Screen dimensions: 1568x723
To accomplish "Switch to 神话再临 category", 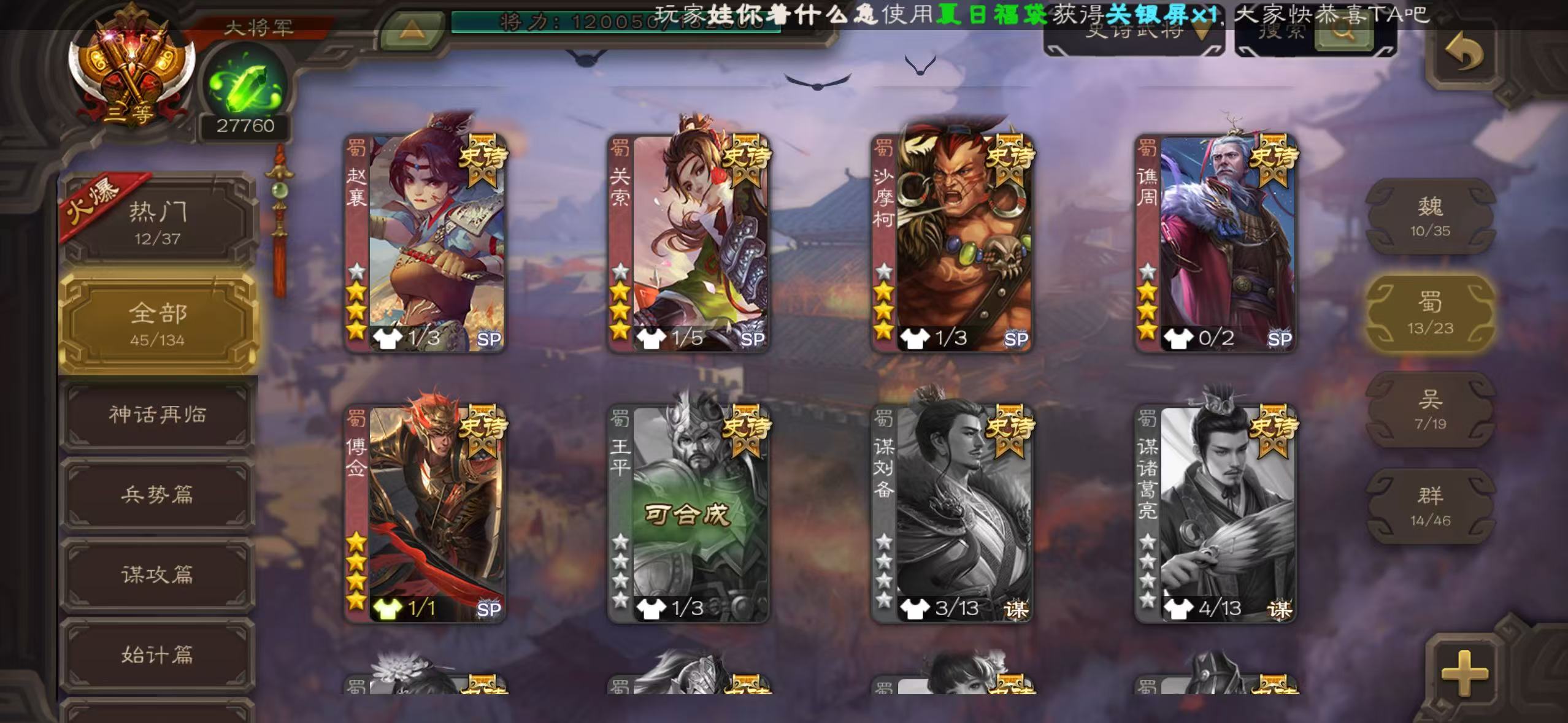I will tap(158, 415).
